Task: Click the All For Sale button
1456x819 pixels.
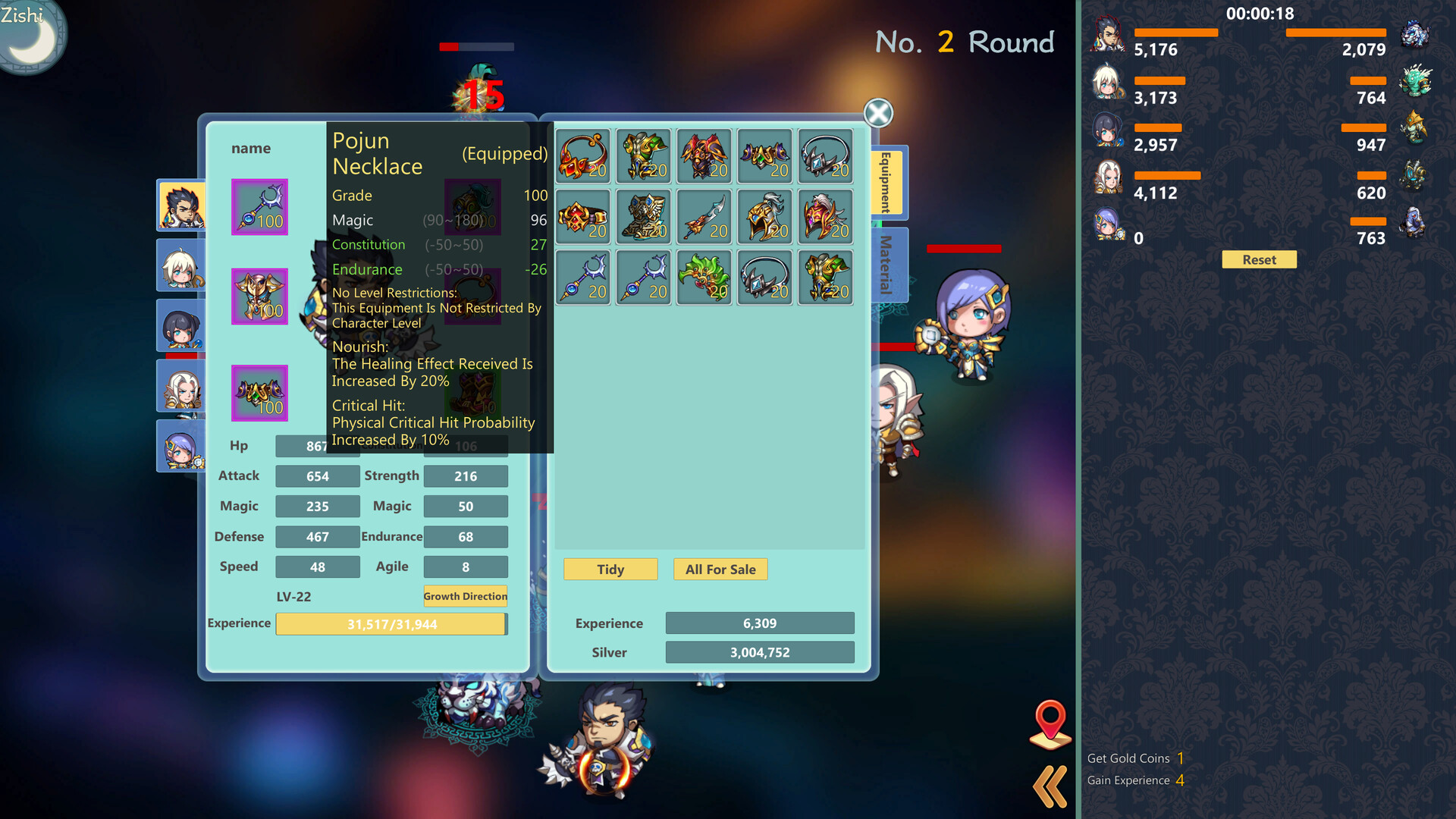Action: 720,569
